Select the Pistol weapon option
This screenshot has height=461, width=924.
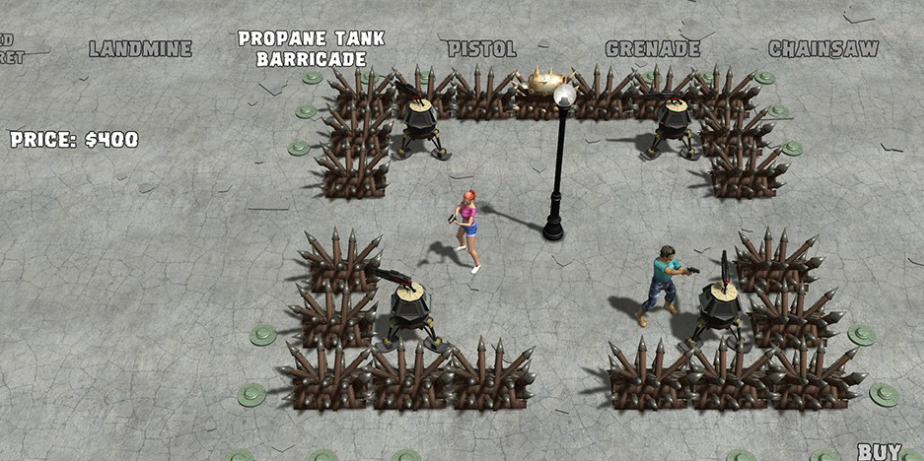[481, 48]
